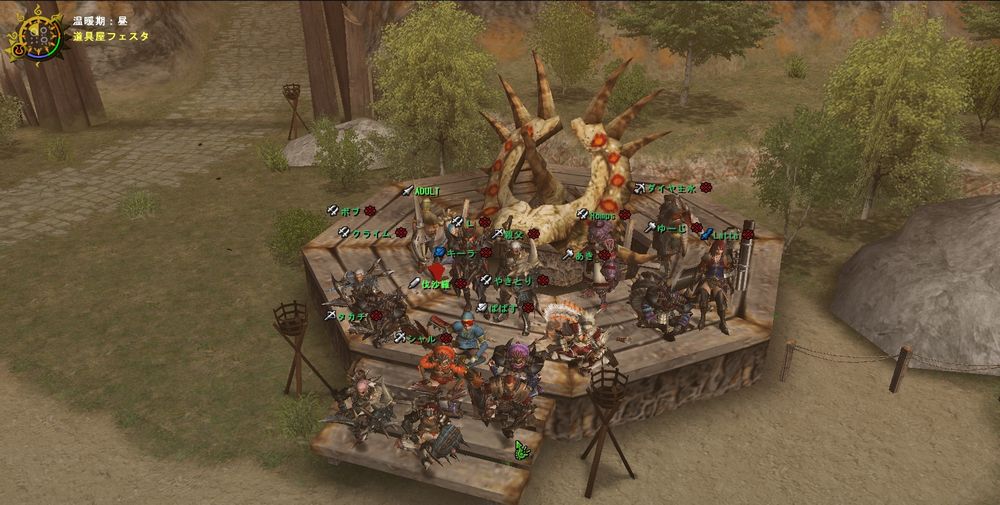1000x505 pixels.
Task: Select the ダイヤ主水 player name tag
Action: click(x=671, y=187)
